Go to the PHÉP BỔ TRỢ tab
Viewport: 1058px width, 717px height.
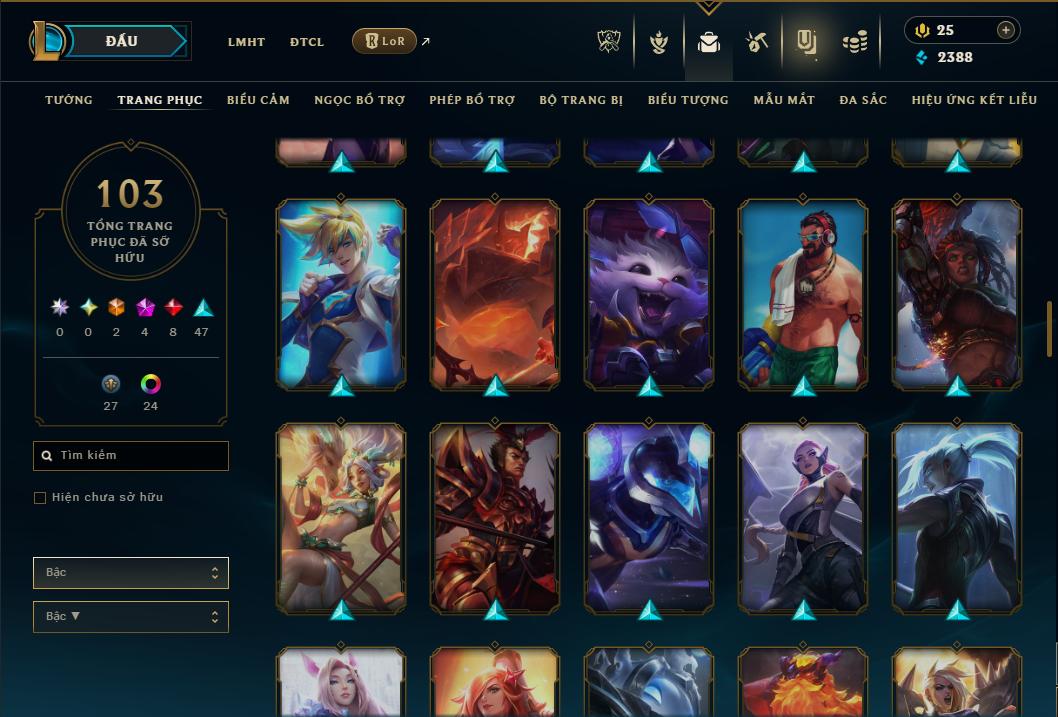[x=472, y=100]
